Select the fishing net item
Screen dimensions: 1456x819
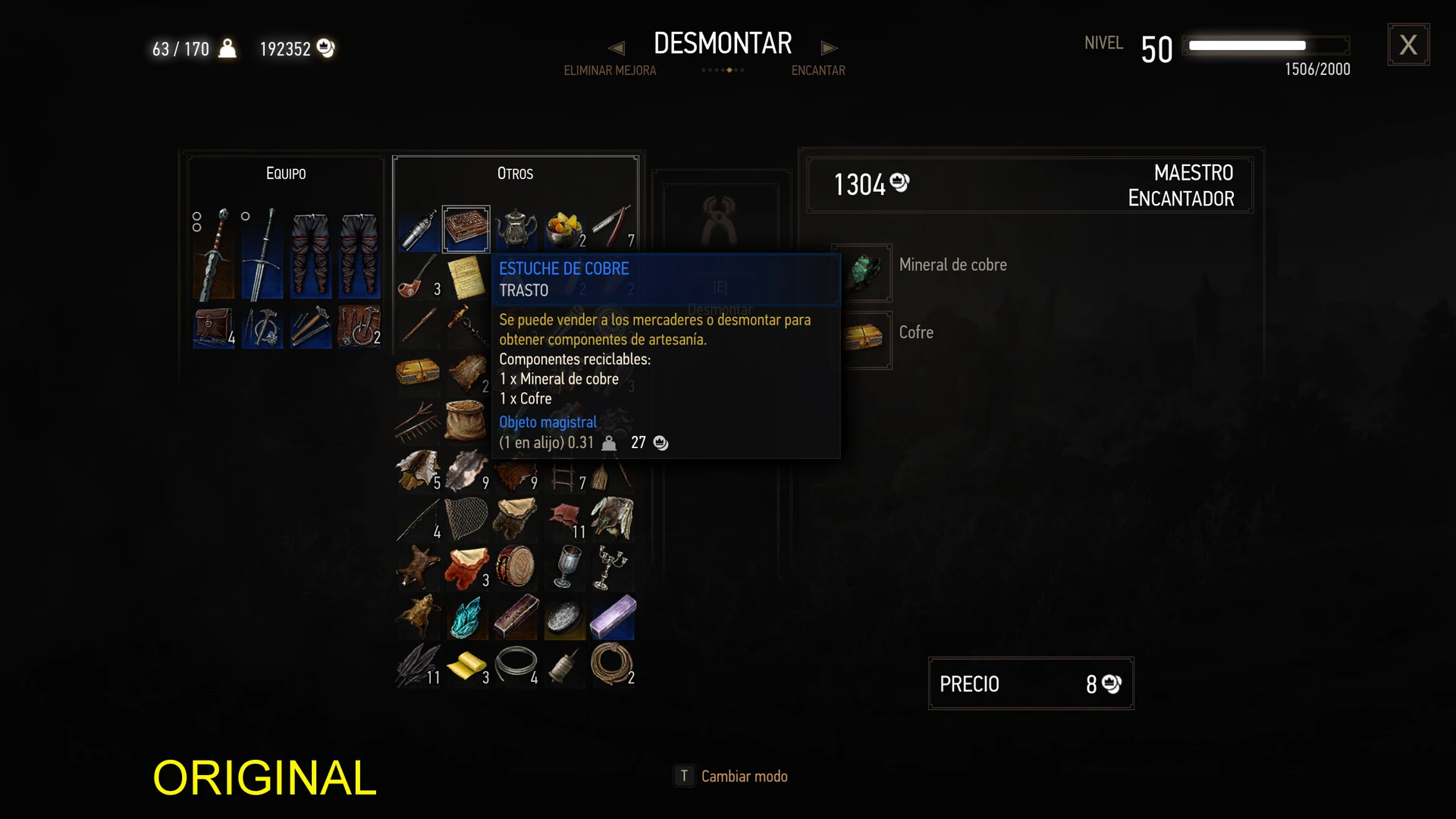(x=466, y=519)
